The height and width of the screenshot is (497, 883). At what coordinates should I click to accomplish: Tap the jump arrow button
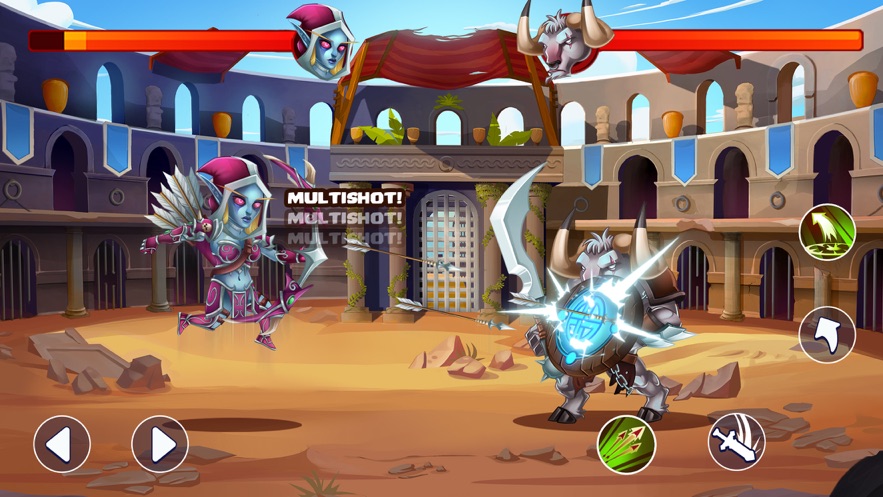[827, 334]
